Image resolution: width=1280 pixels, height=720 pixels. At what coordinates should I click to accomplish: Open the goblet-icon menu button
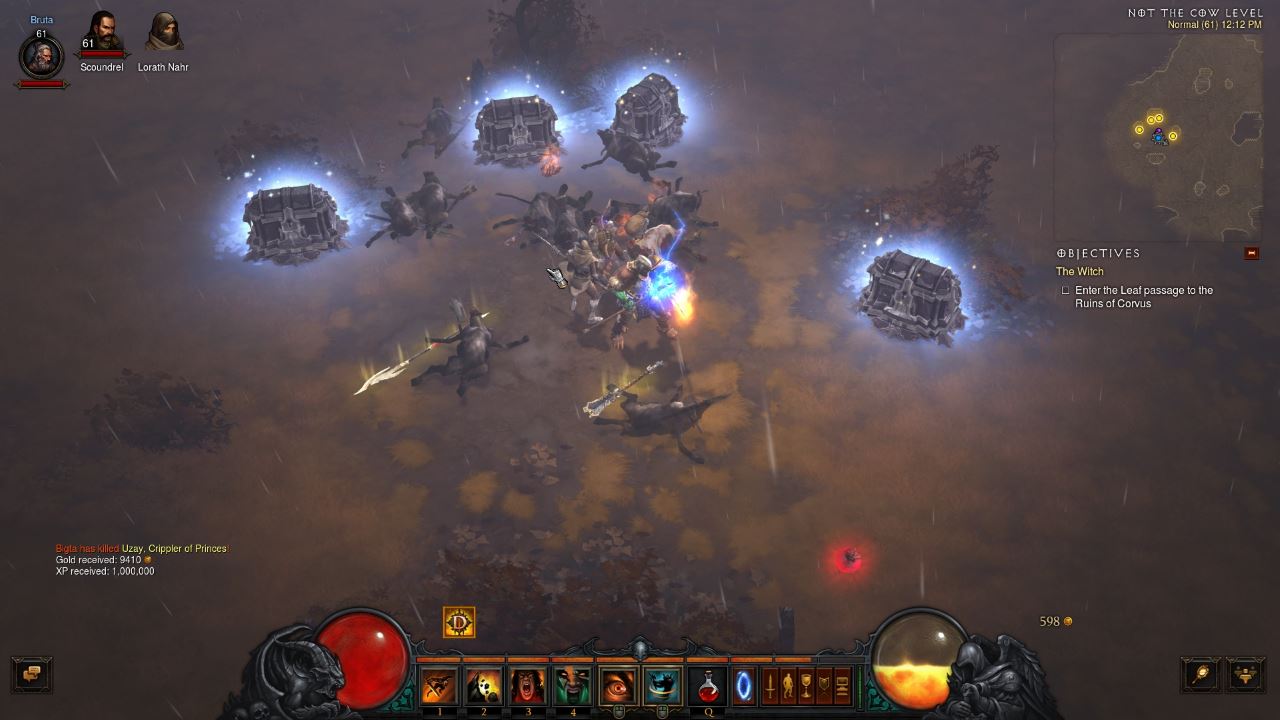[x=806, y=686]
